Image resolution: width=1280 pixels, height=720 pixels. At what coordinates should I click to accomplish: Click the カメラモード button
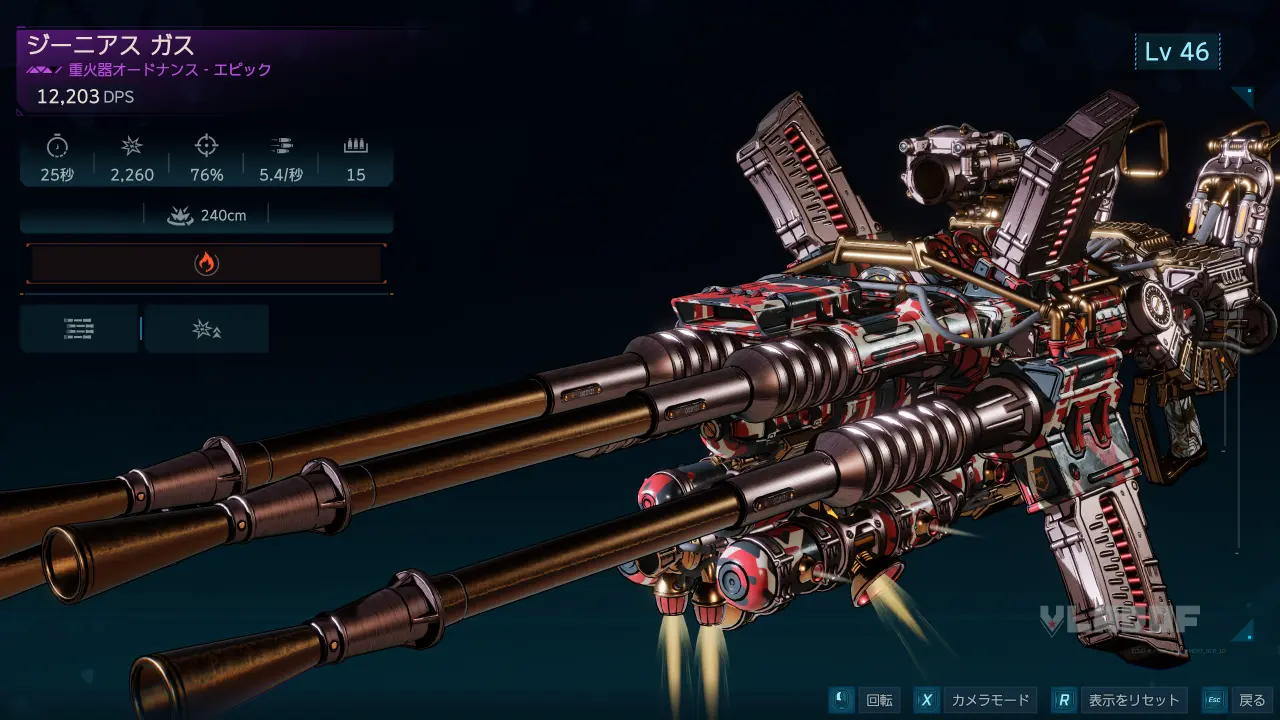pyautogui.click(x=975, y=700)
